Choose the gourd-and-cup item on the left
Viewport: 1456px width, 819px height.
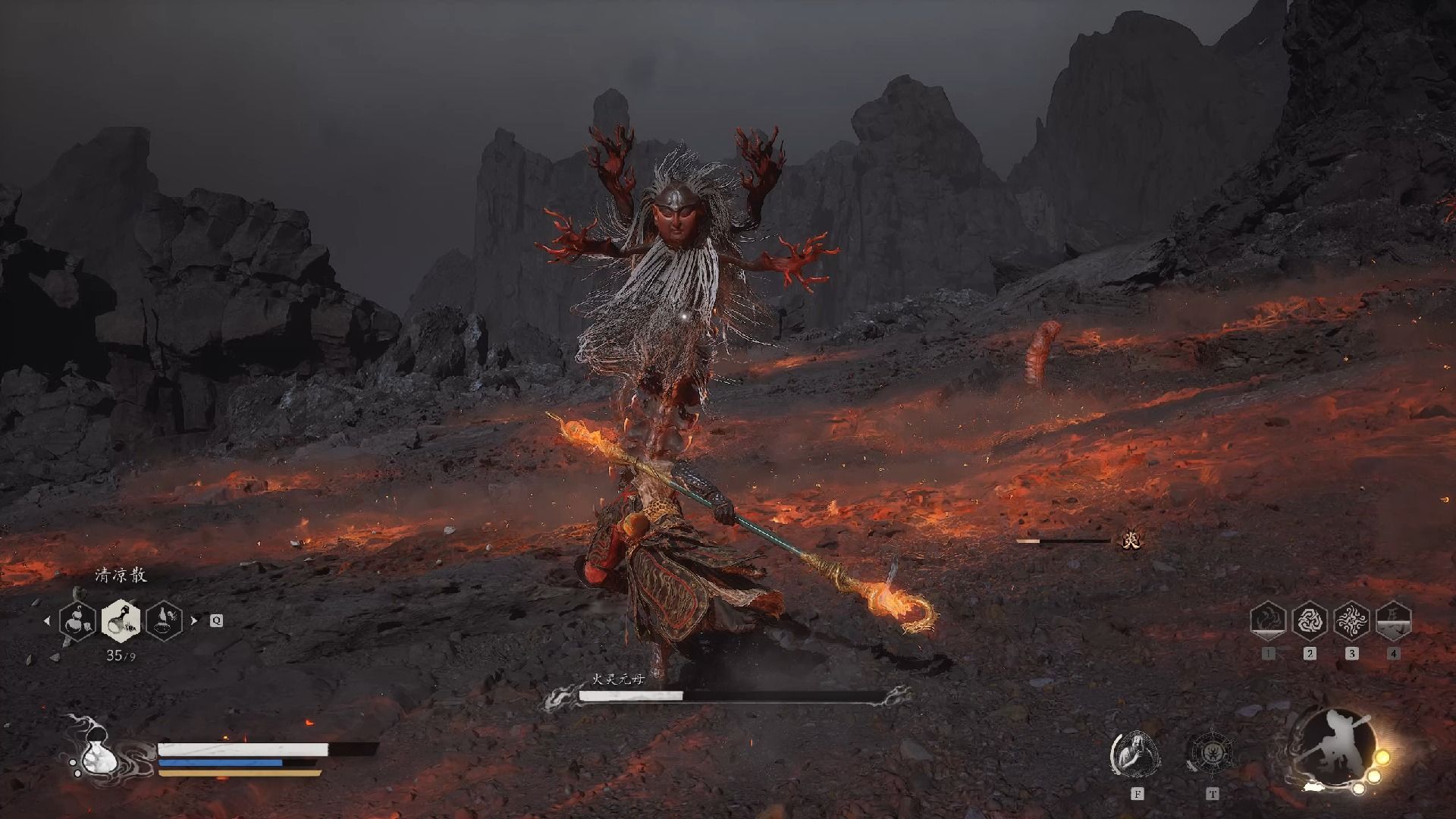(78, 621)
